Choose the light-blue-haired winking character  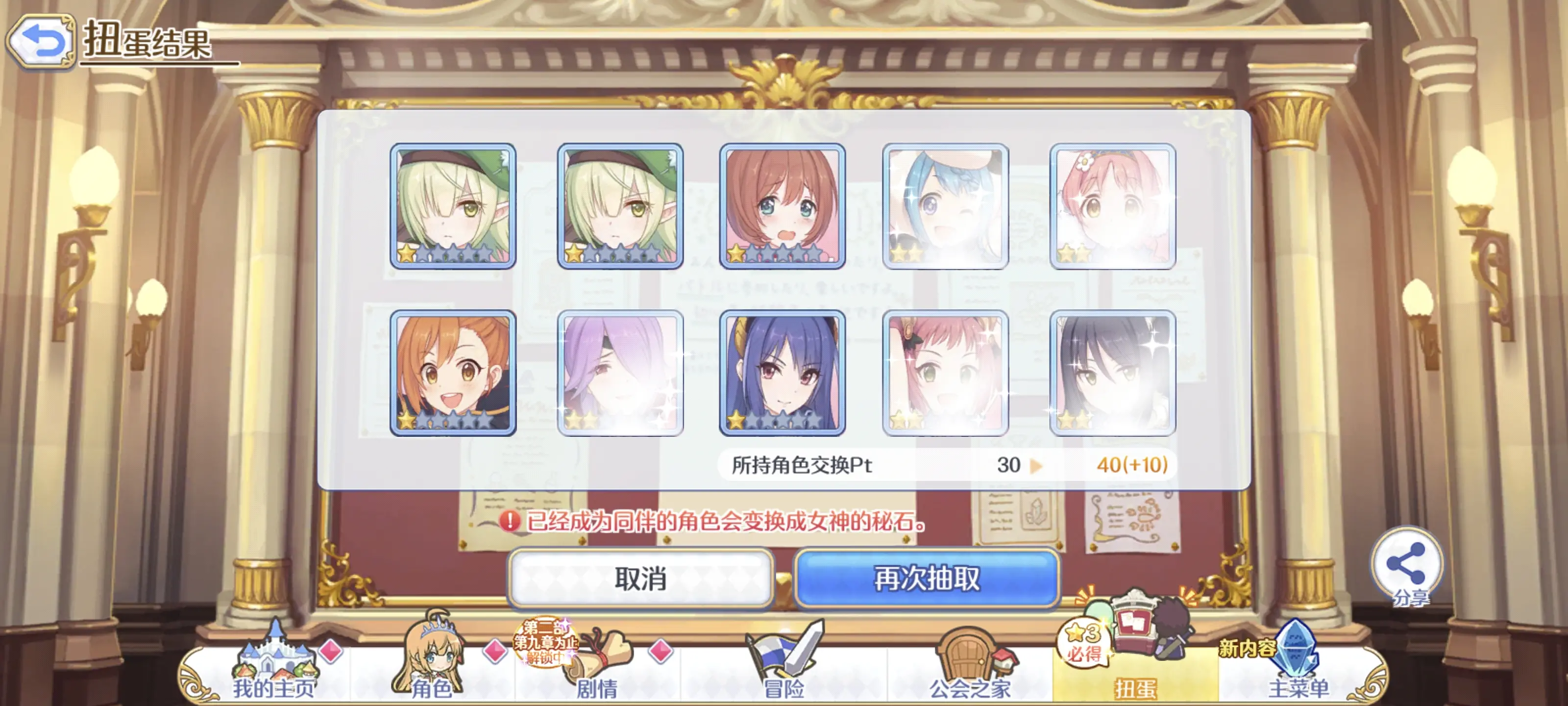[x=945, y=206]
